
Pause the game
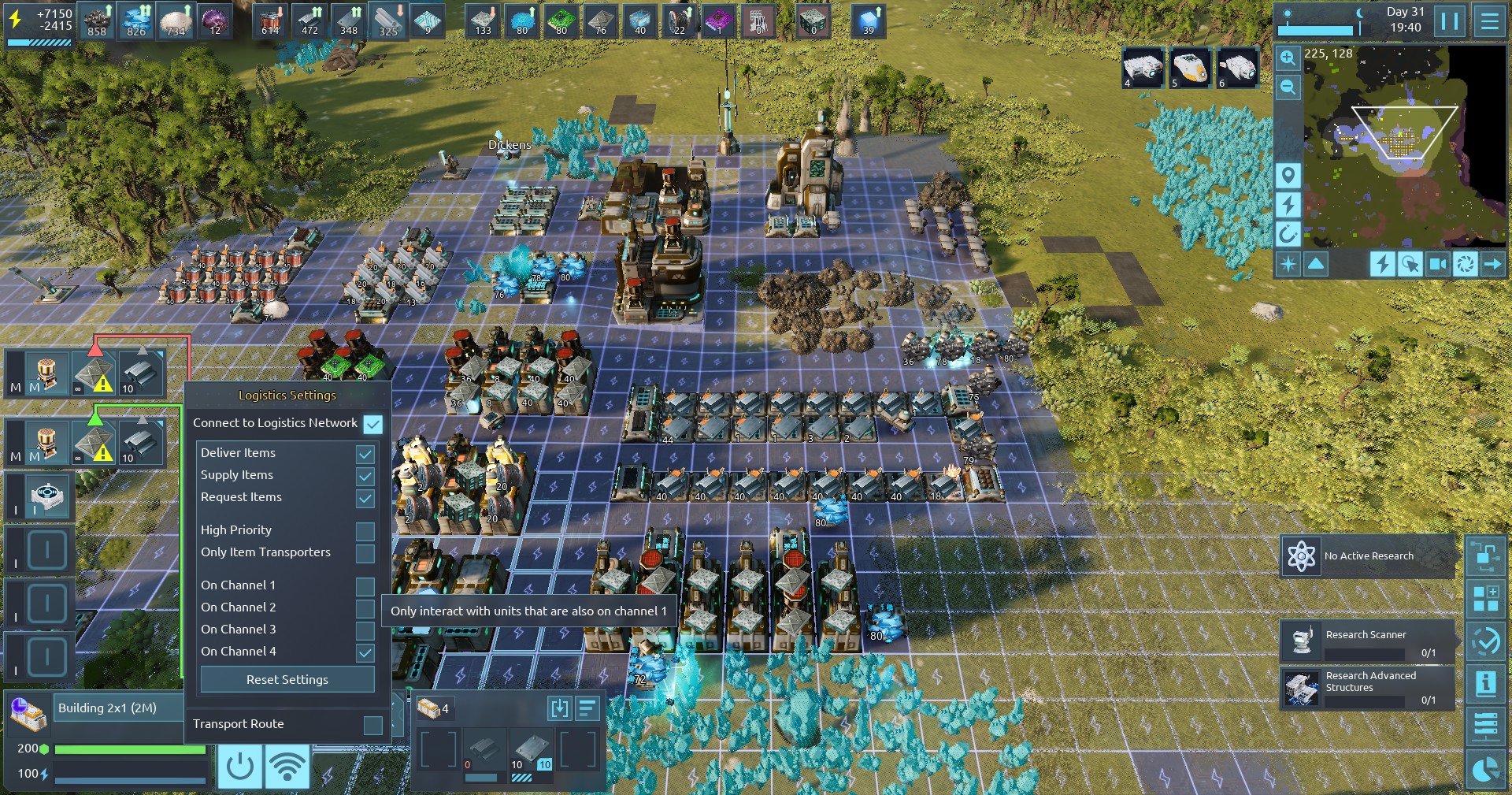(1450, 20)
